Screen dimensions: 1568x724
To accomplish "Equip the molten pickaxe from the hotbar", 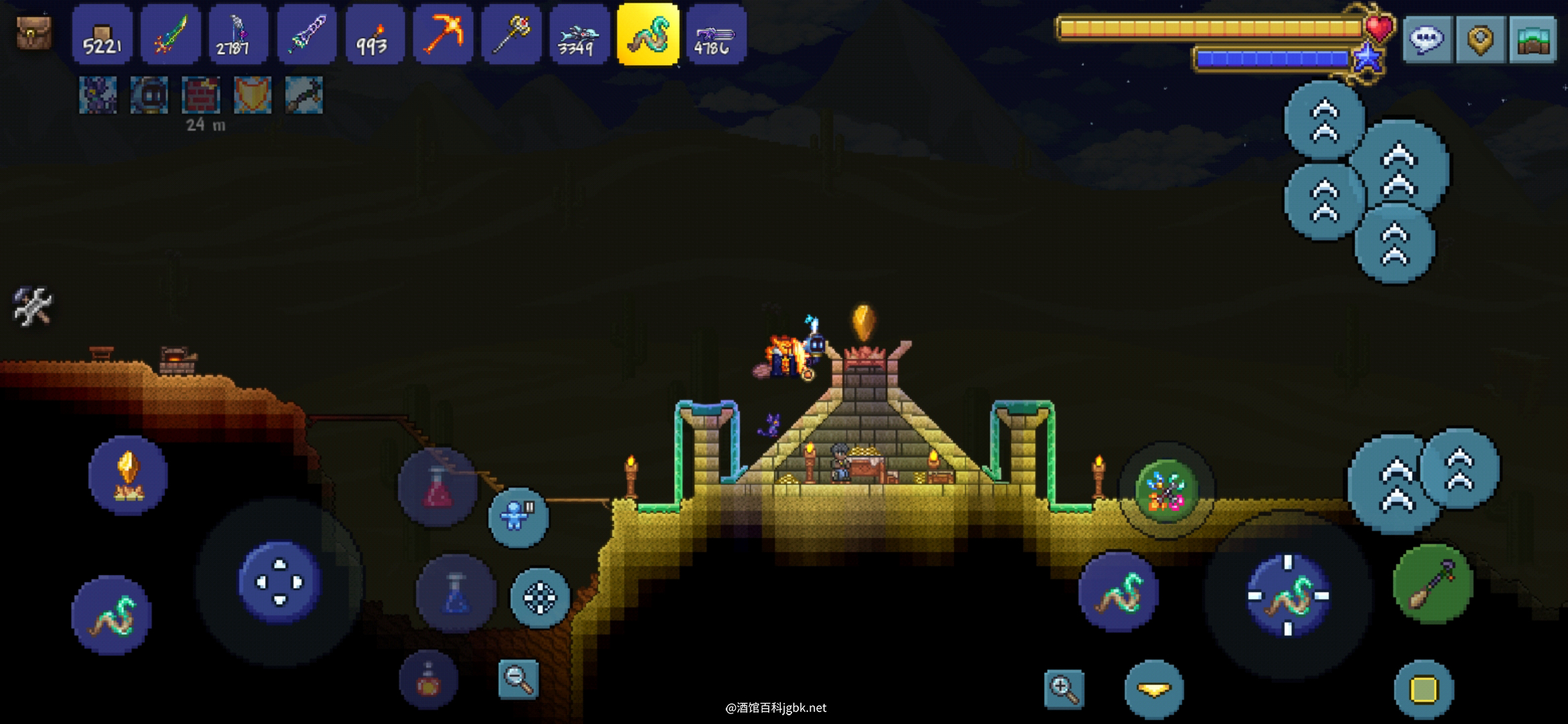I will [x=442, y=35].
